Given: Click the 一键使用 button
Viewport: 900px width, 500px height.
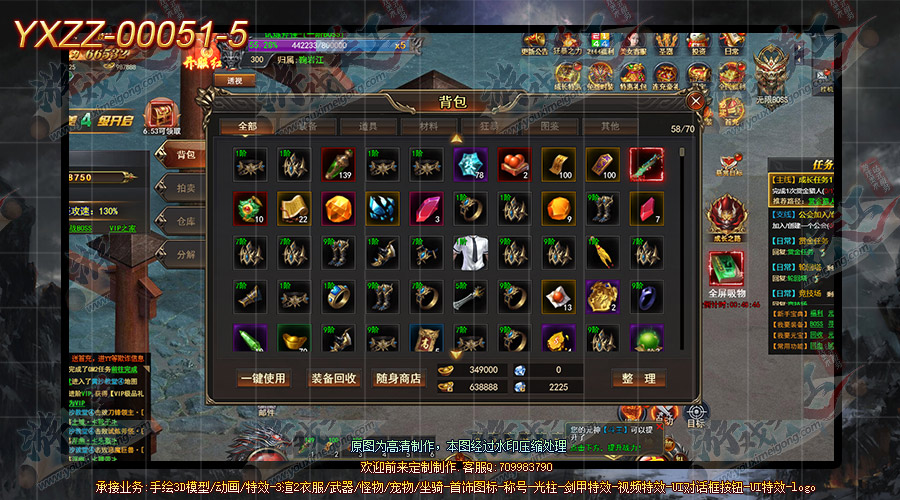Looking at the screenshot, I should point(262,379).
